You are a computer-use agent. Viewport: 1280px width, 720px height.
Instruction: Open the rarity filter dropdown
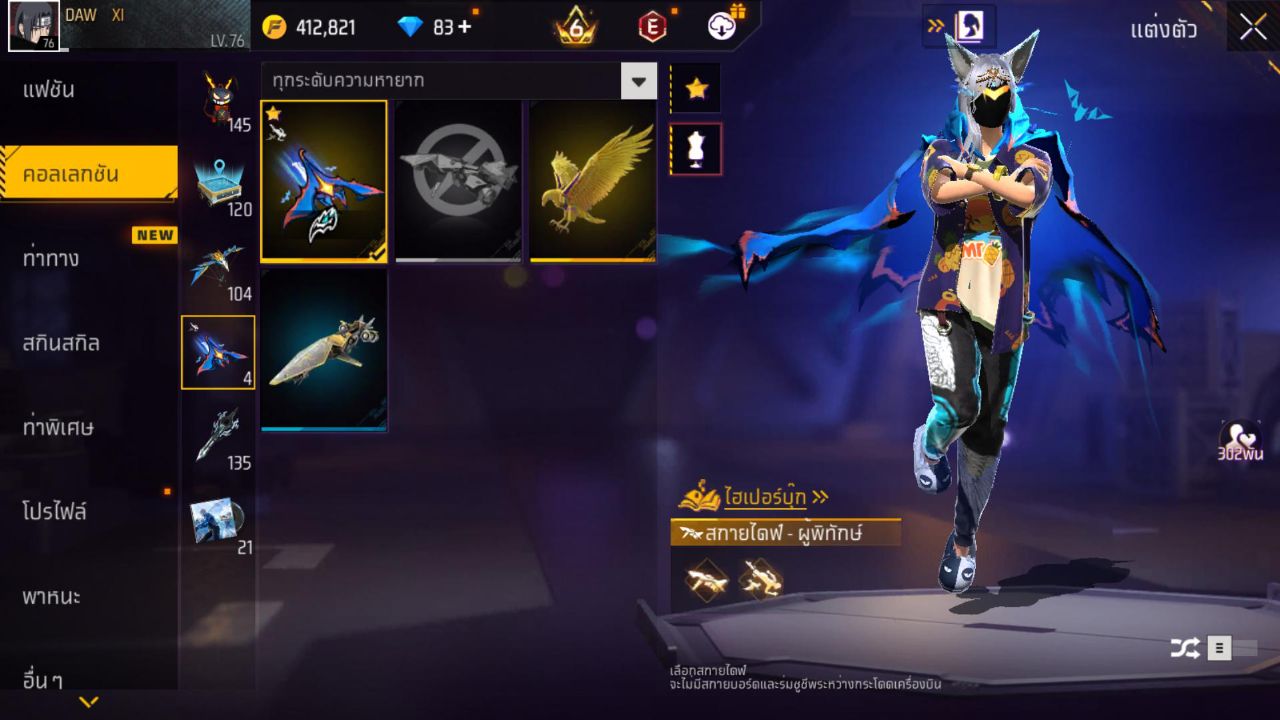pyautogui.click(x=638, y=80)
